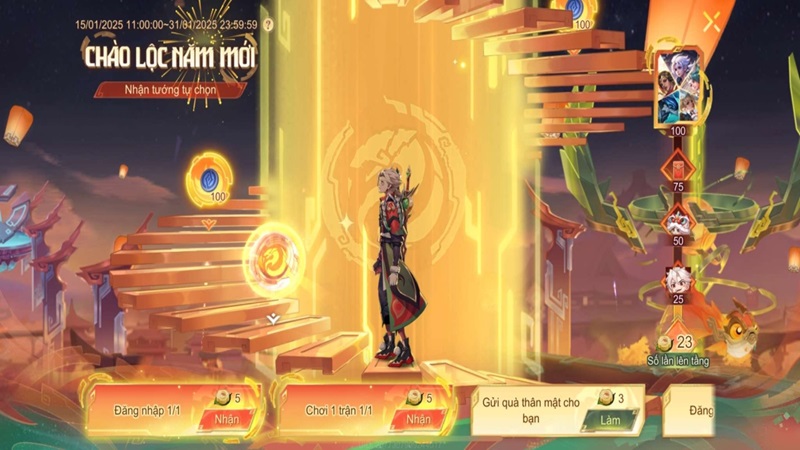
Task: Close the Chào Lộc Năm Mới event screen
Action: (x=712, y=22)
